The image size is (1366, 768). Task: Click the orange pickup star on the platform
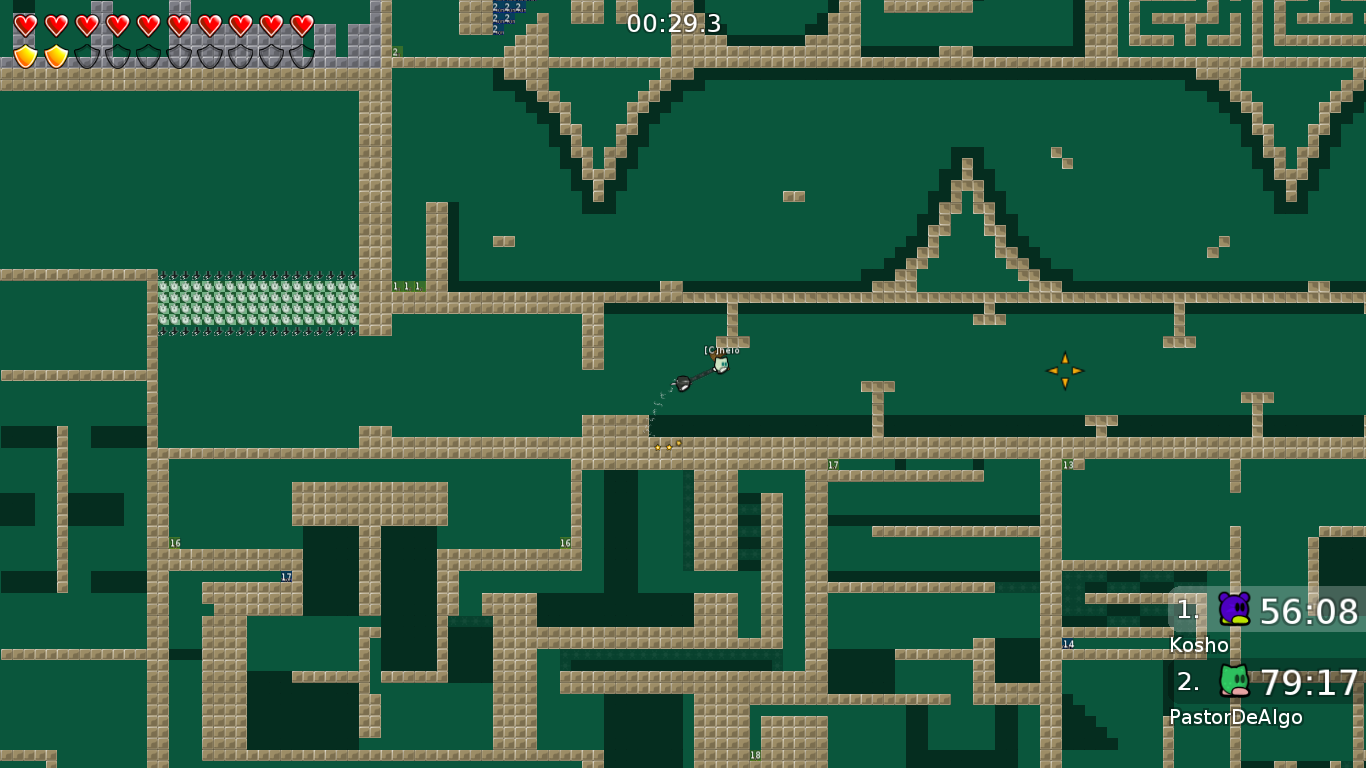point(1065,370)
